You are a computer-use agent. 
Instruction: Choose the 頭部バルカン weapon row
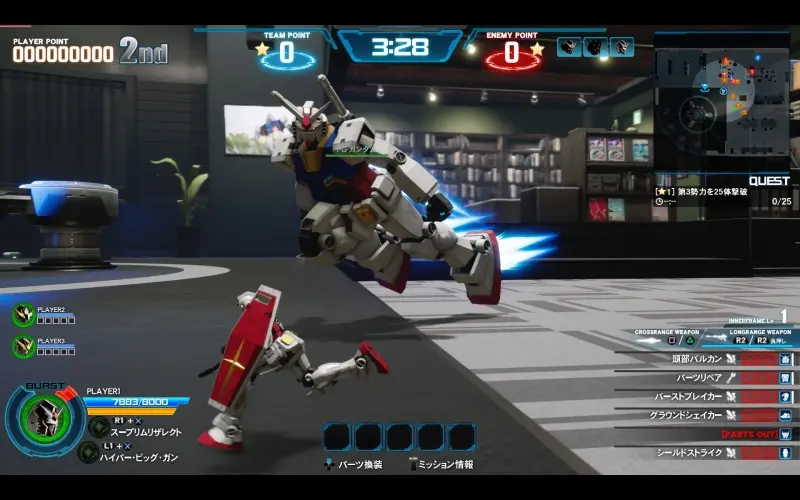pyautogui.click(x=706, y=358)
